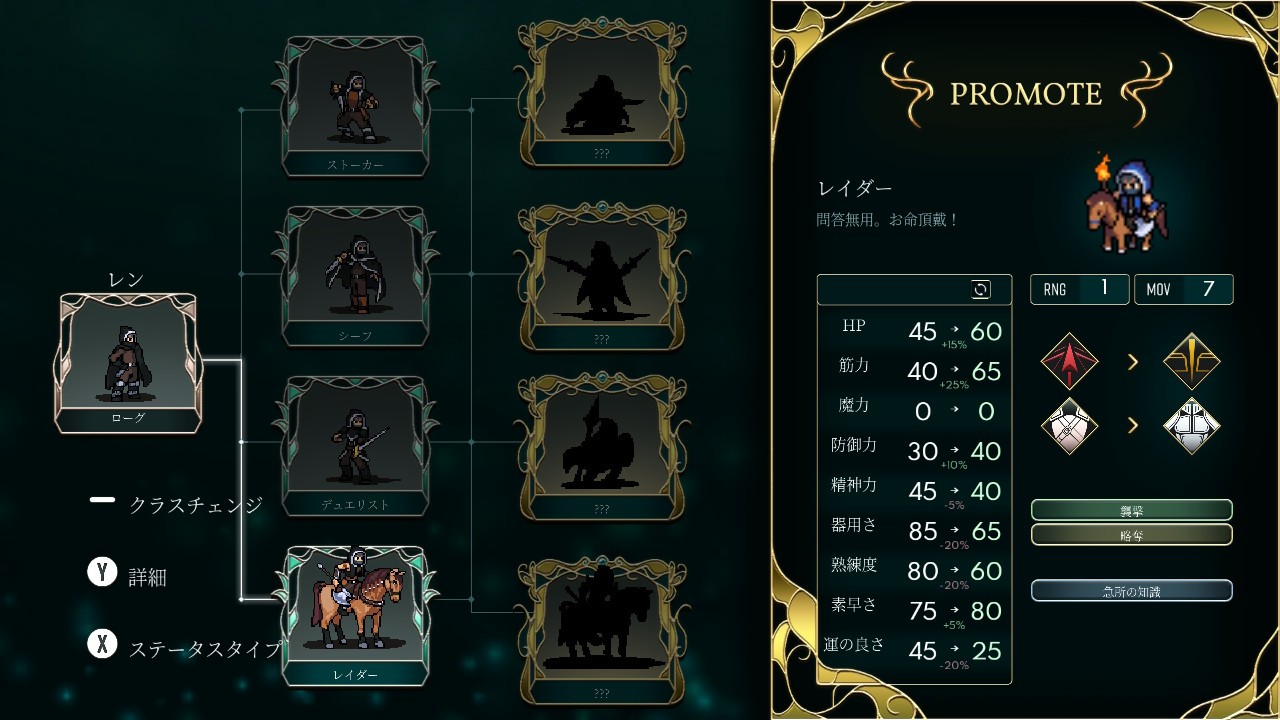Choose the locked ??? card with dual-blade silhouette
This screenshot has width=1280, height=720.
click(x=601, y=277)
